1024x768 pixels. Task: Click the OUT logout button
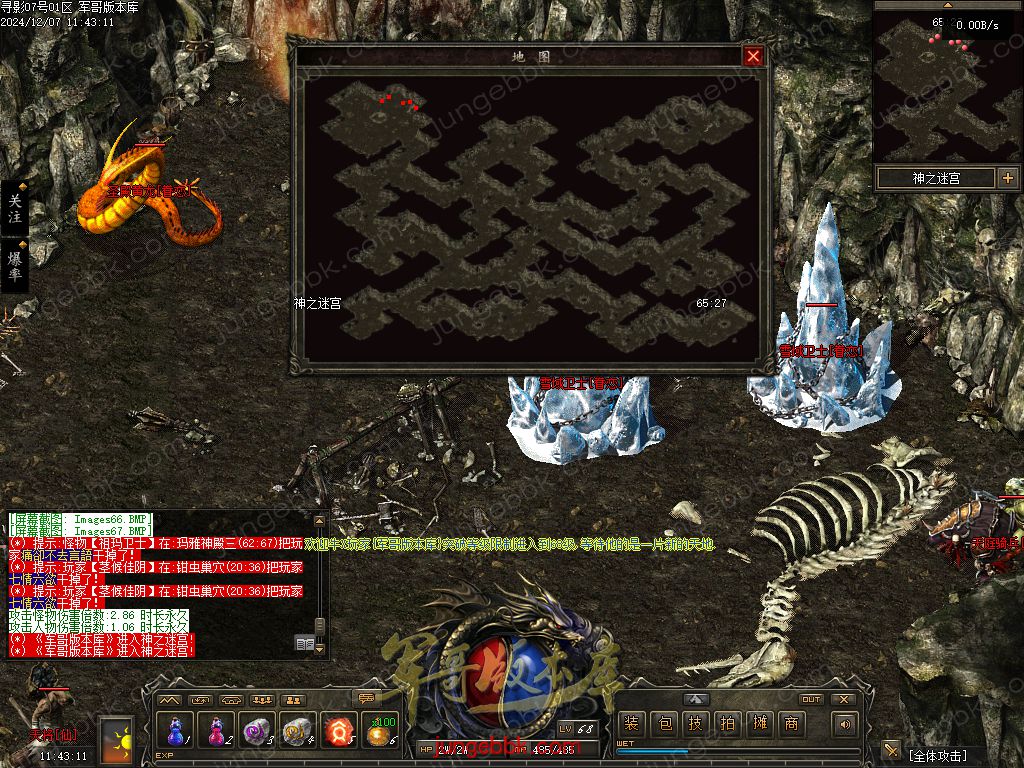click(x=811, y=699)
